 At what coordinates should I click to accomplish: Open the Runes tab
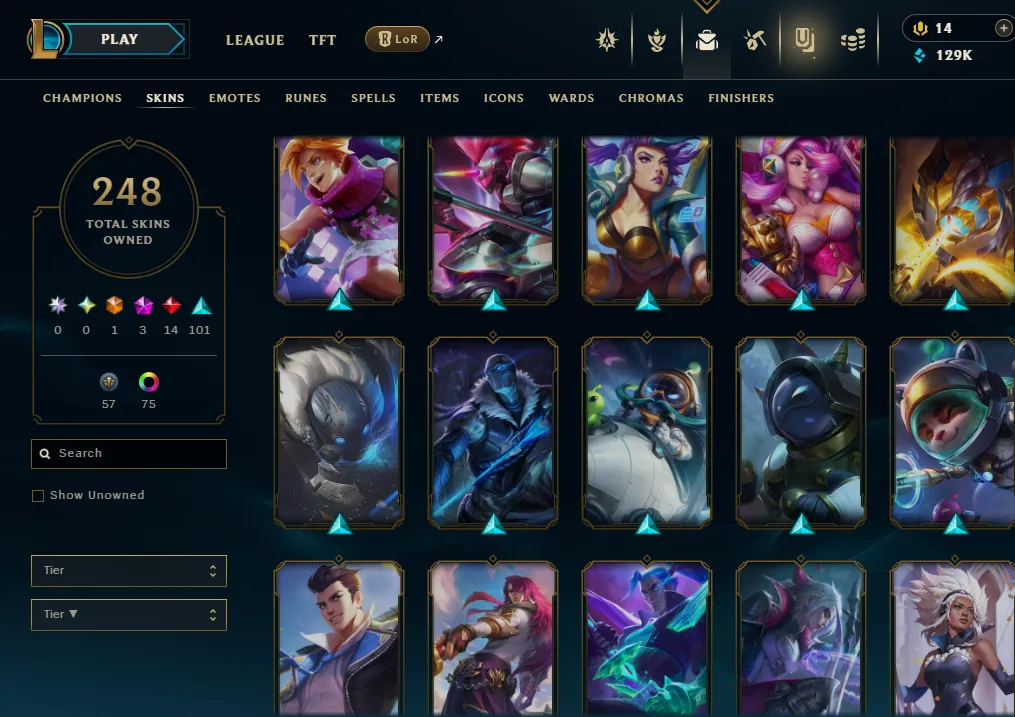tap(306, 98)
